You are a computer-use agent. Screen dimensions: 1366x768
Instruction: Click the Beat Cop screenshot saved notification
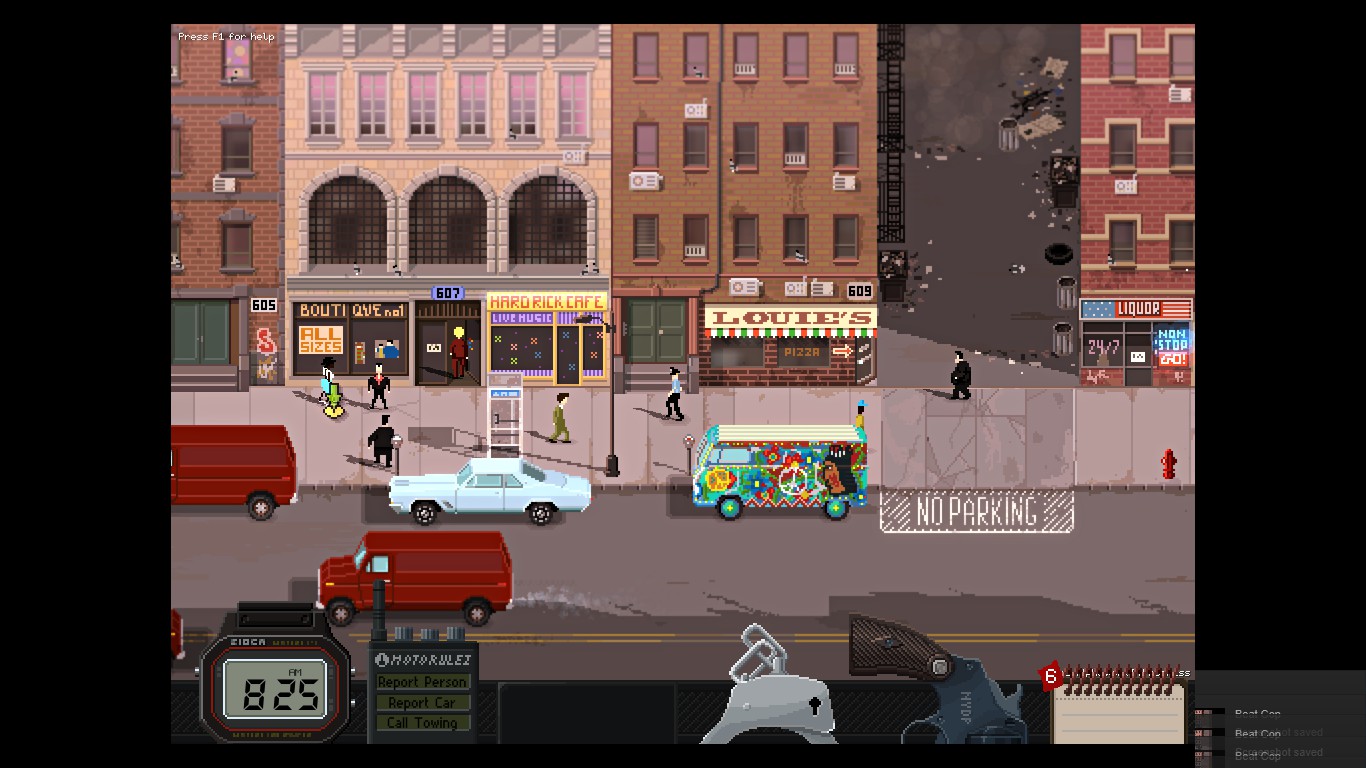pos(1280,733)
